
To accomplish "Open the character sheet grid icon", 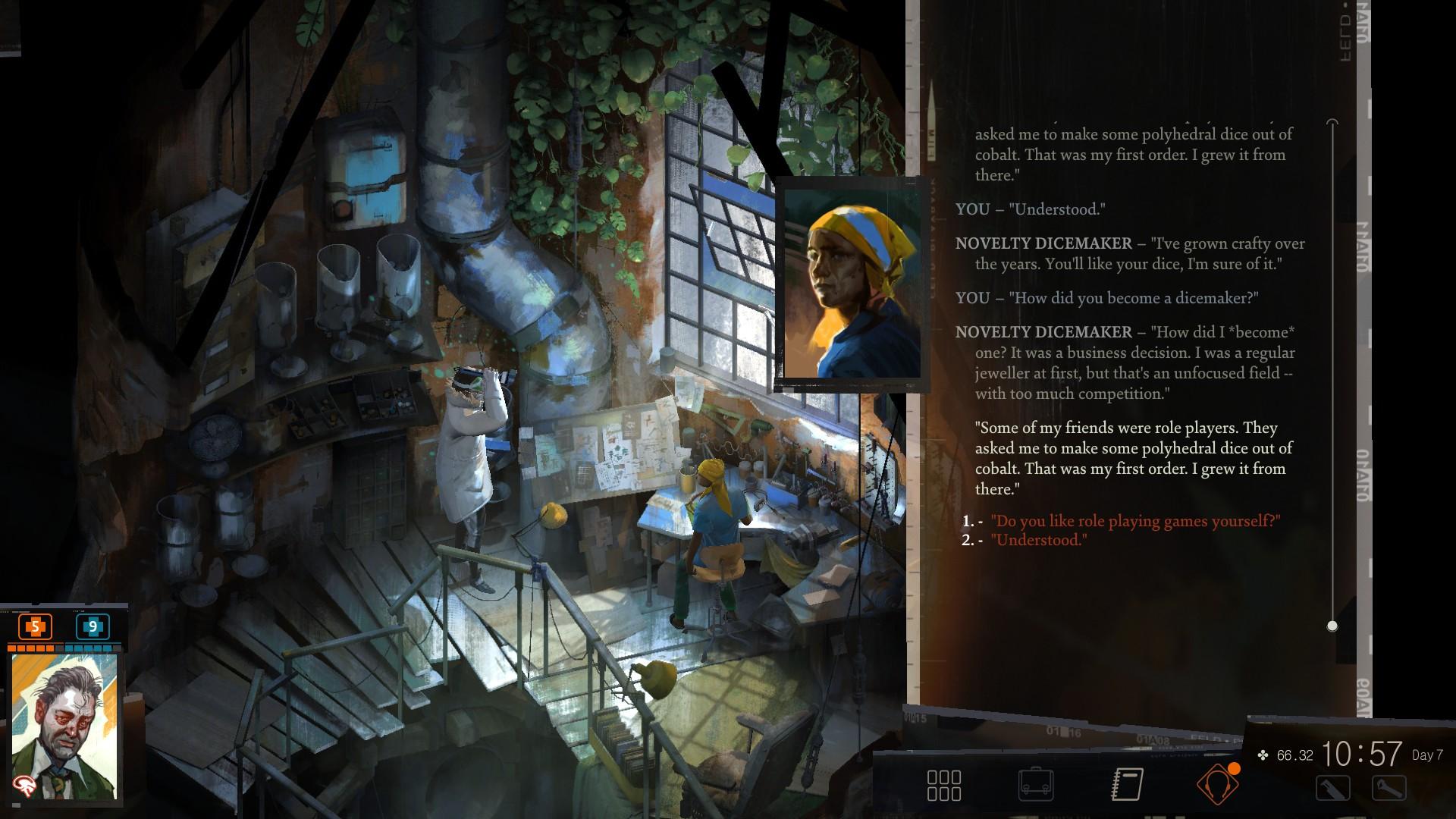I will coord(944,786).
